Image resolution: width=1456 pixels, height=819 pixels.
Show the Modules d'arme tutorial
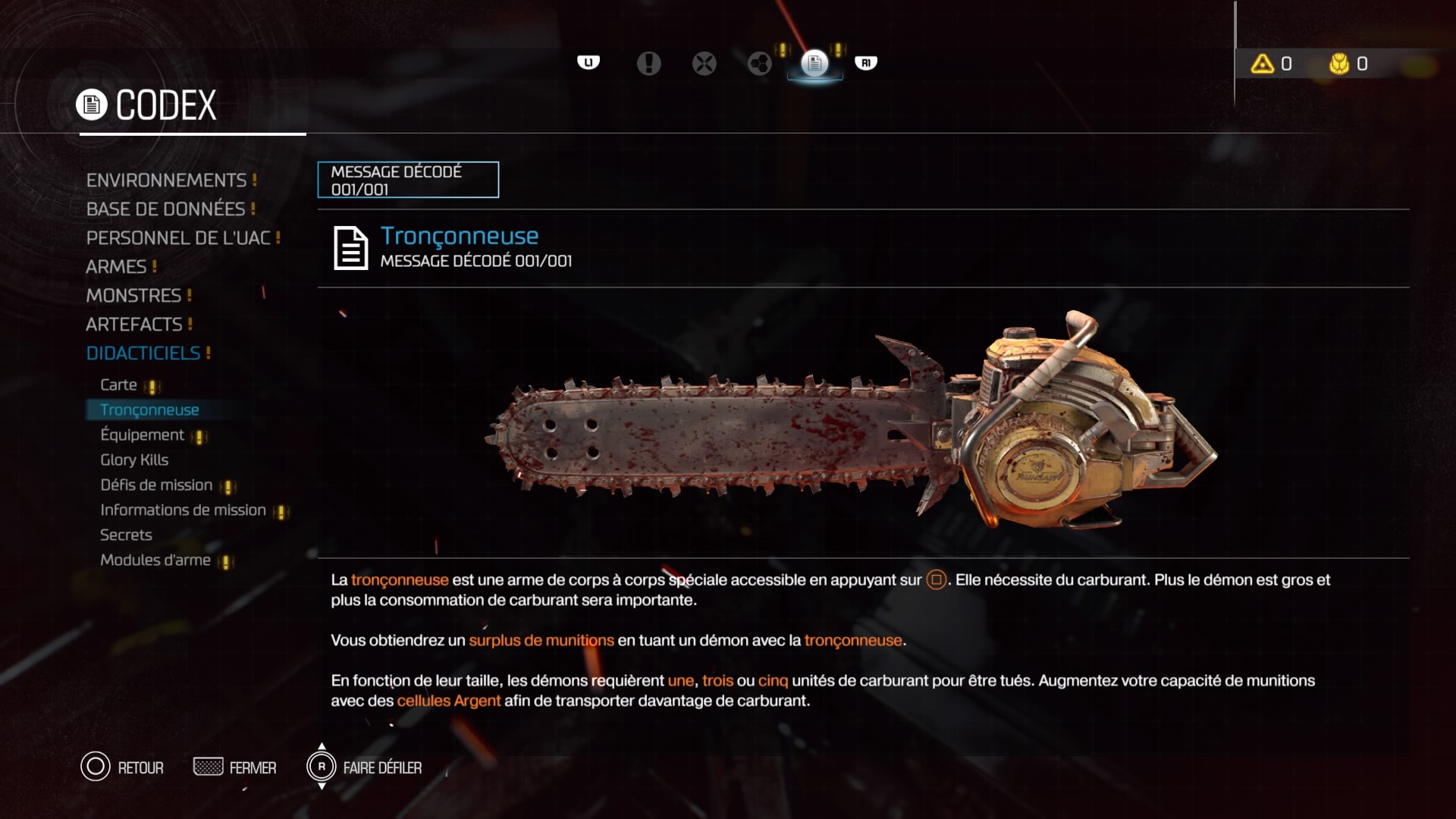click(155, 560)
